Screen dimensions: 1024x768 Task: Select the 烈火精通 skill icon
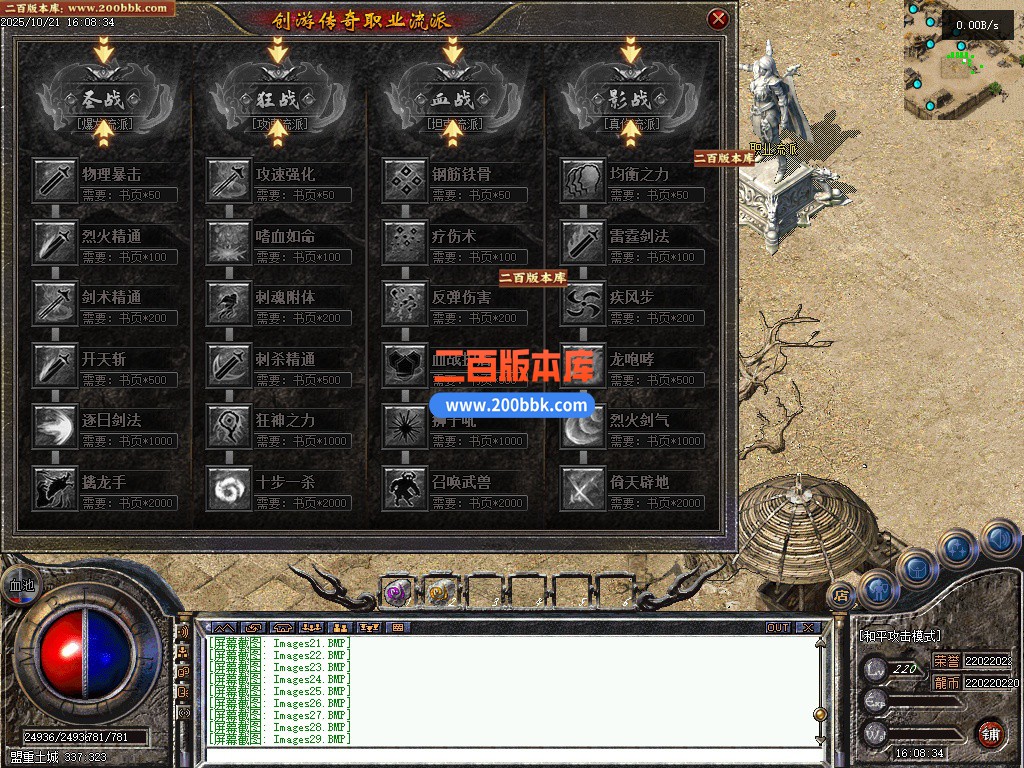[54, 243]
